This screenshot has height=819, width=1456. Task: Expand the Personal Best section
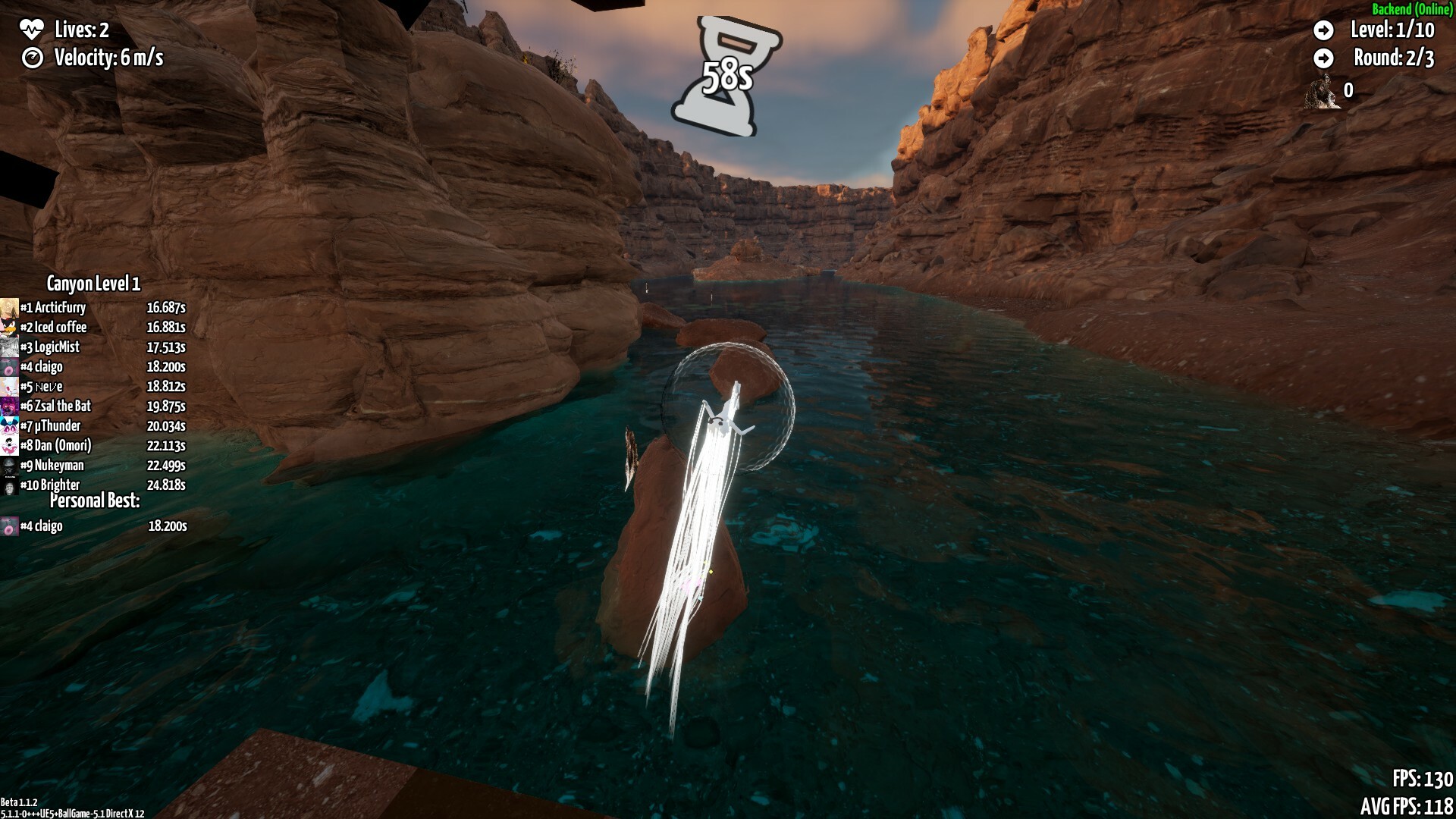[96, 500]
